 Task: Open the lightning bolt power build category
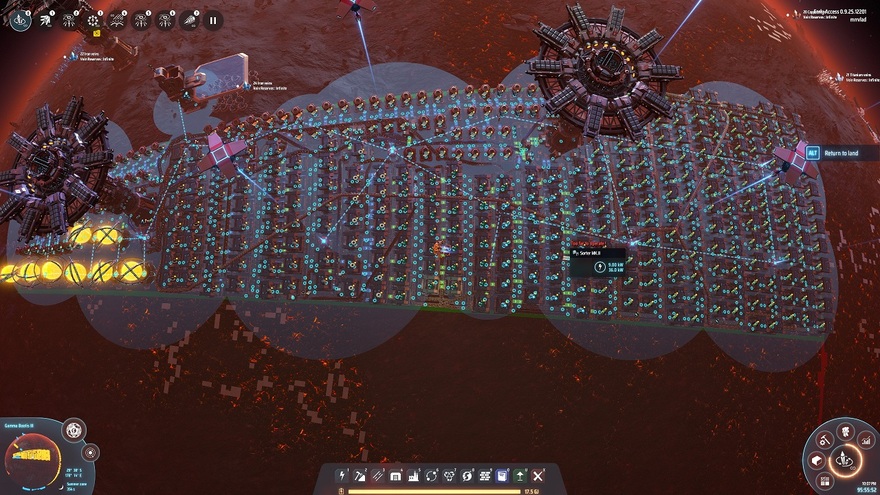coord(343,476)
